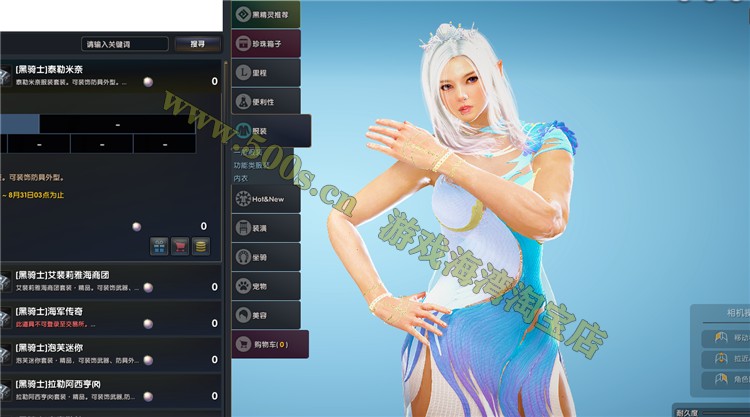Switch to the 珍珠箱子 category

(267, 44)
